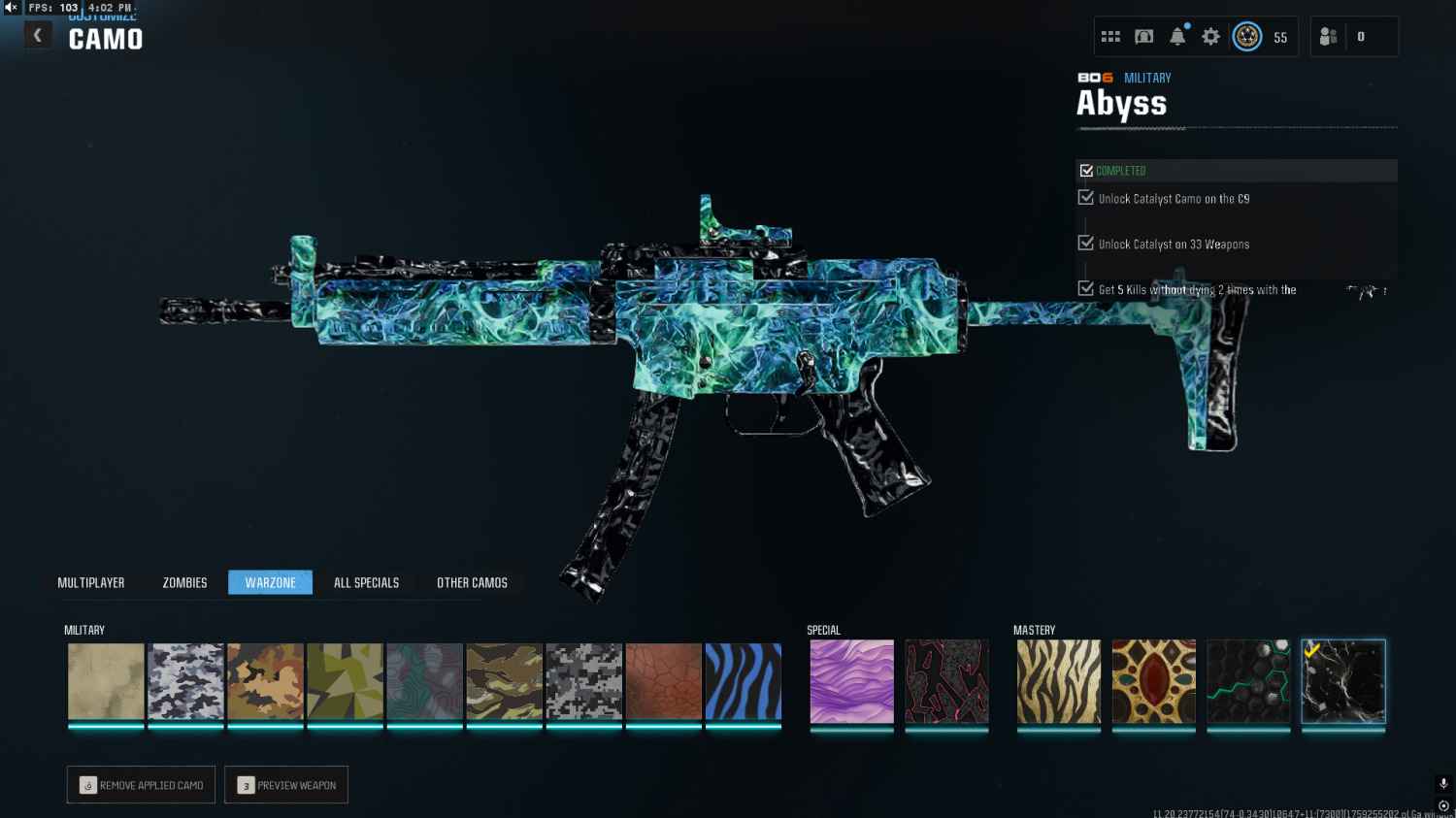
Task: Tick the Unlock Catalyst on 33 Weapons checkbox
Action: click(x=1084, y=243)
